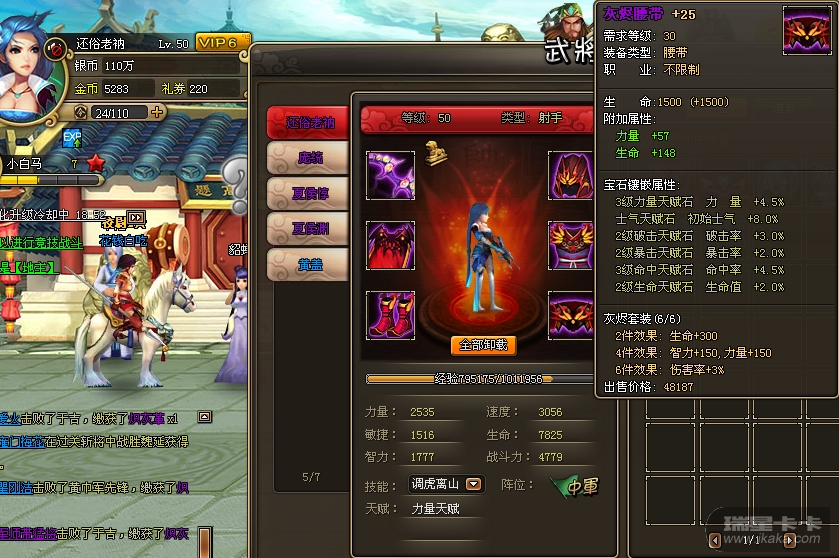Select the red boots equipment slot
Screen dimensions: 839x558
(x=391, y=315)
